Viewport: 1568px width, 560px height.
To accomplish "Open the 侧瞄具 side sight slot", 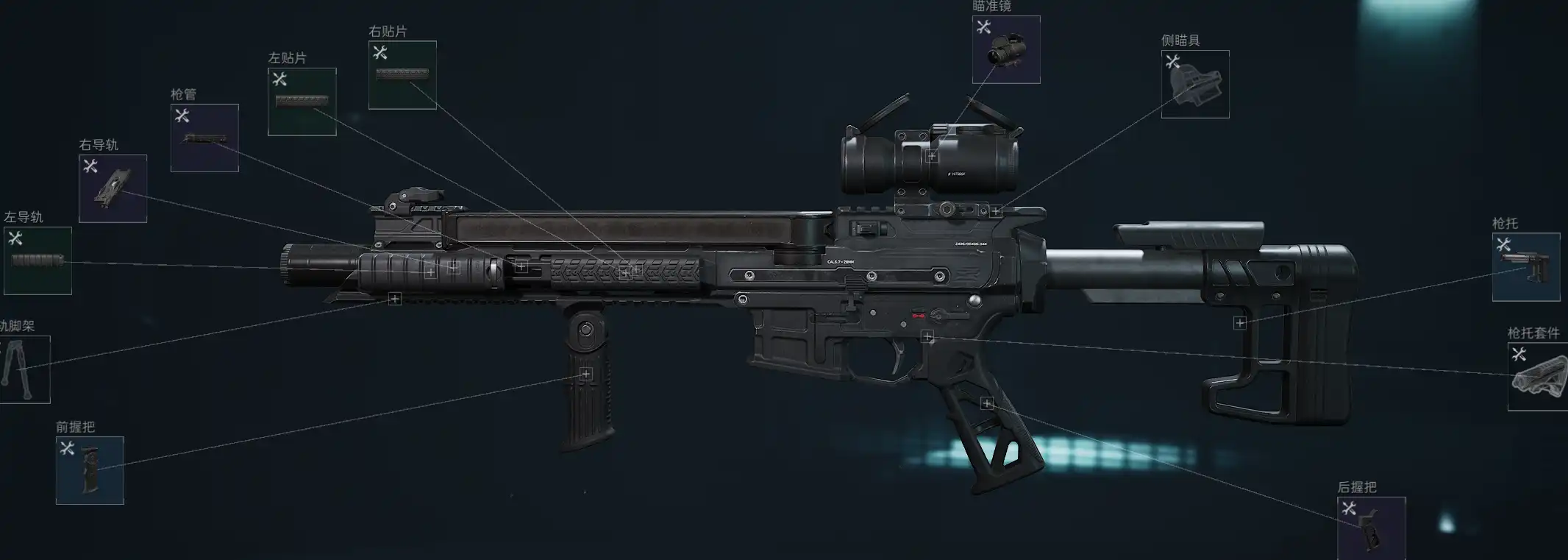I will 1194,84.
